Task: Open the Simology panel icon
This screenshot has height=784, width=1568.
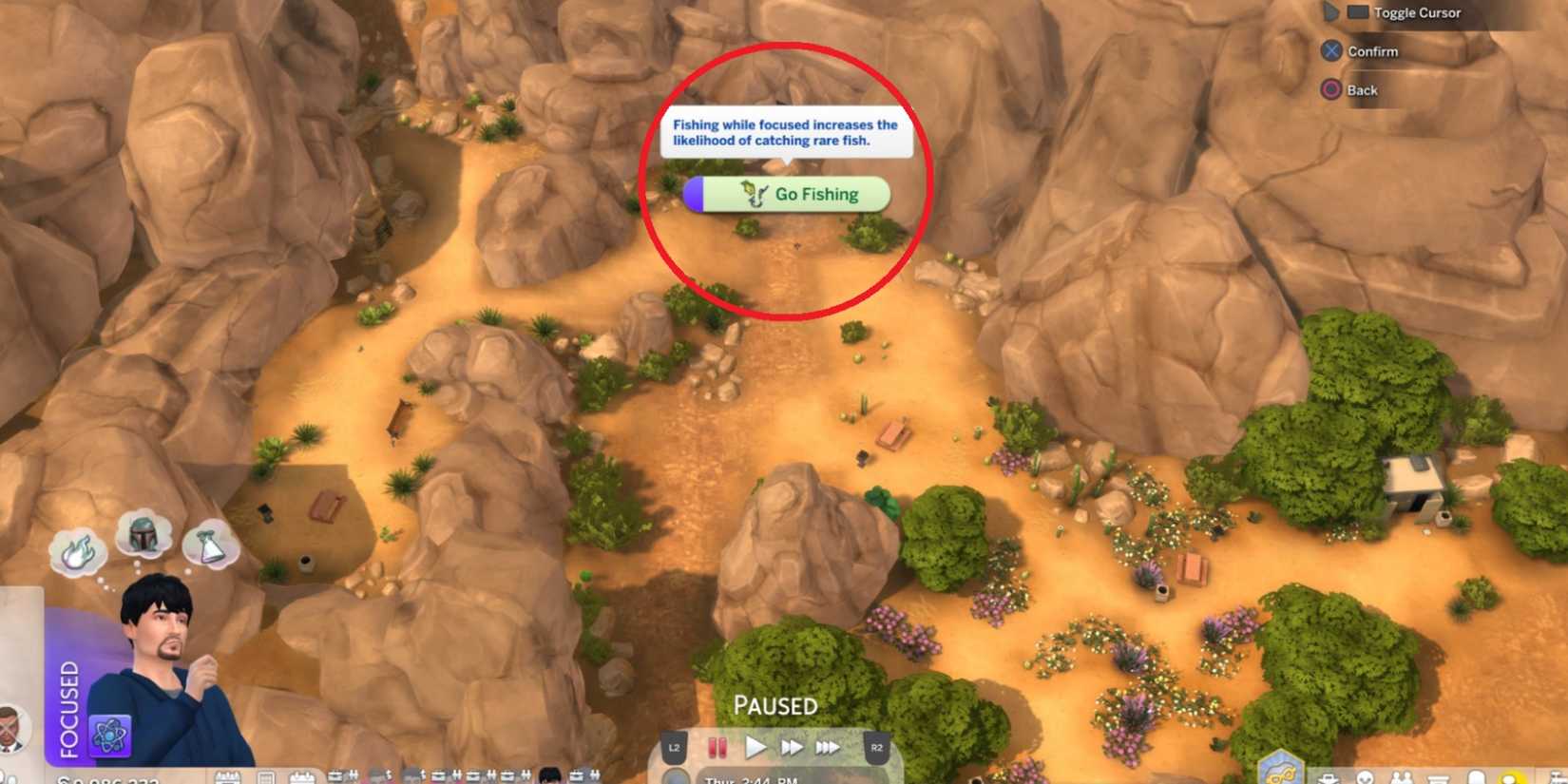Action: pos(1366,779)
